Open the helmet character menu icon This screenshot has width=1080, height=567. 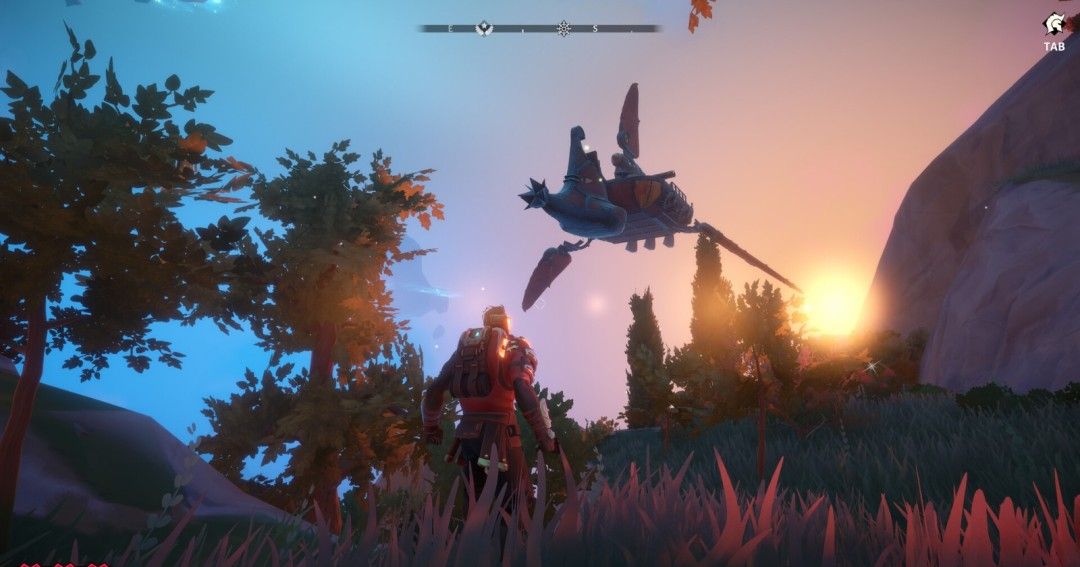point(1054,24)
